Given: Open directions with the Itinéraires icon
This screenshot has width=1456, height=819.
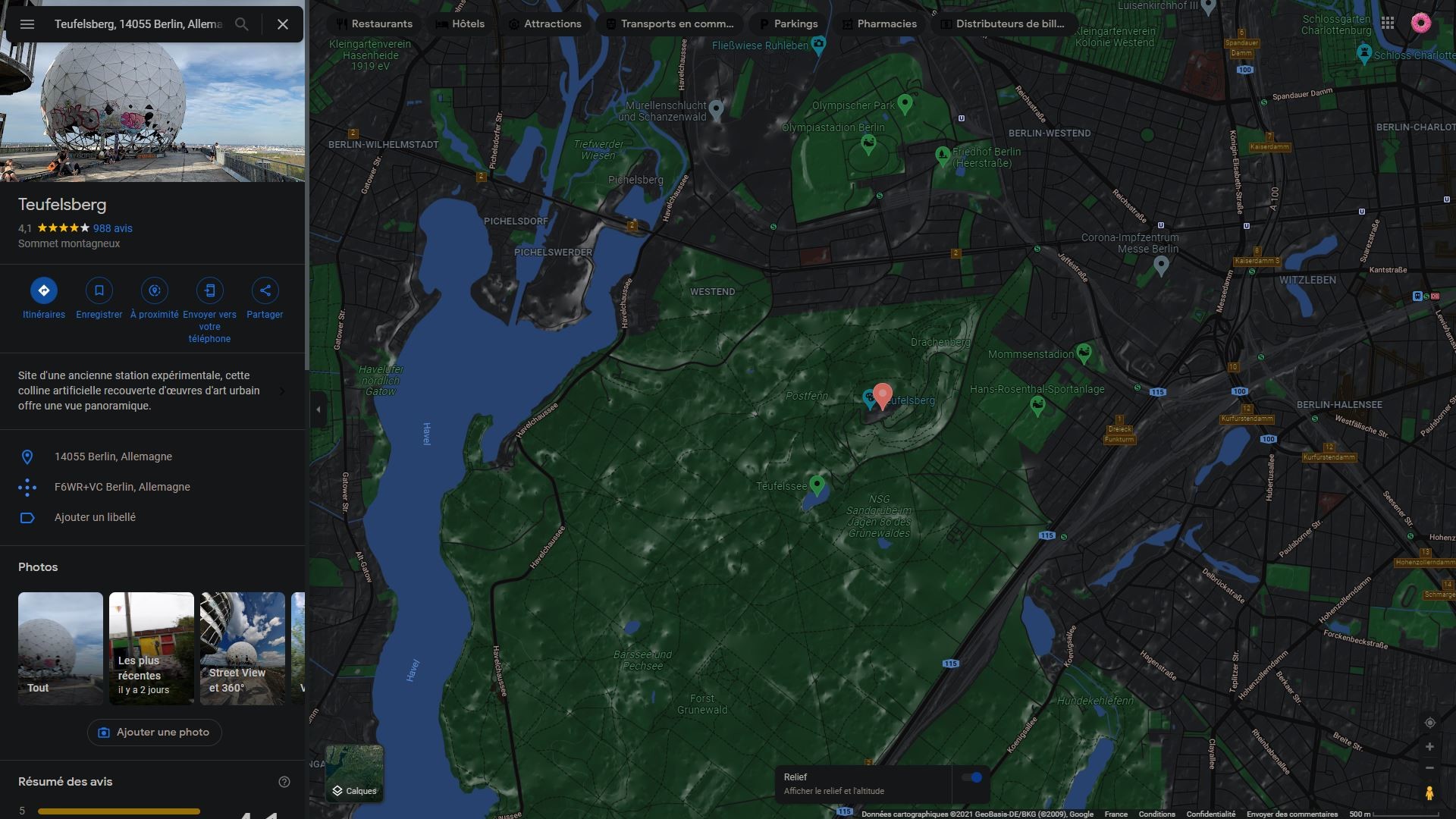Looking at the screenshot, I should tap(43, 290).
